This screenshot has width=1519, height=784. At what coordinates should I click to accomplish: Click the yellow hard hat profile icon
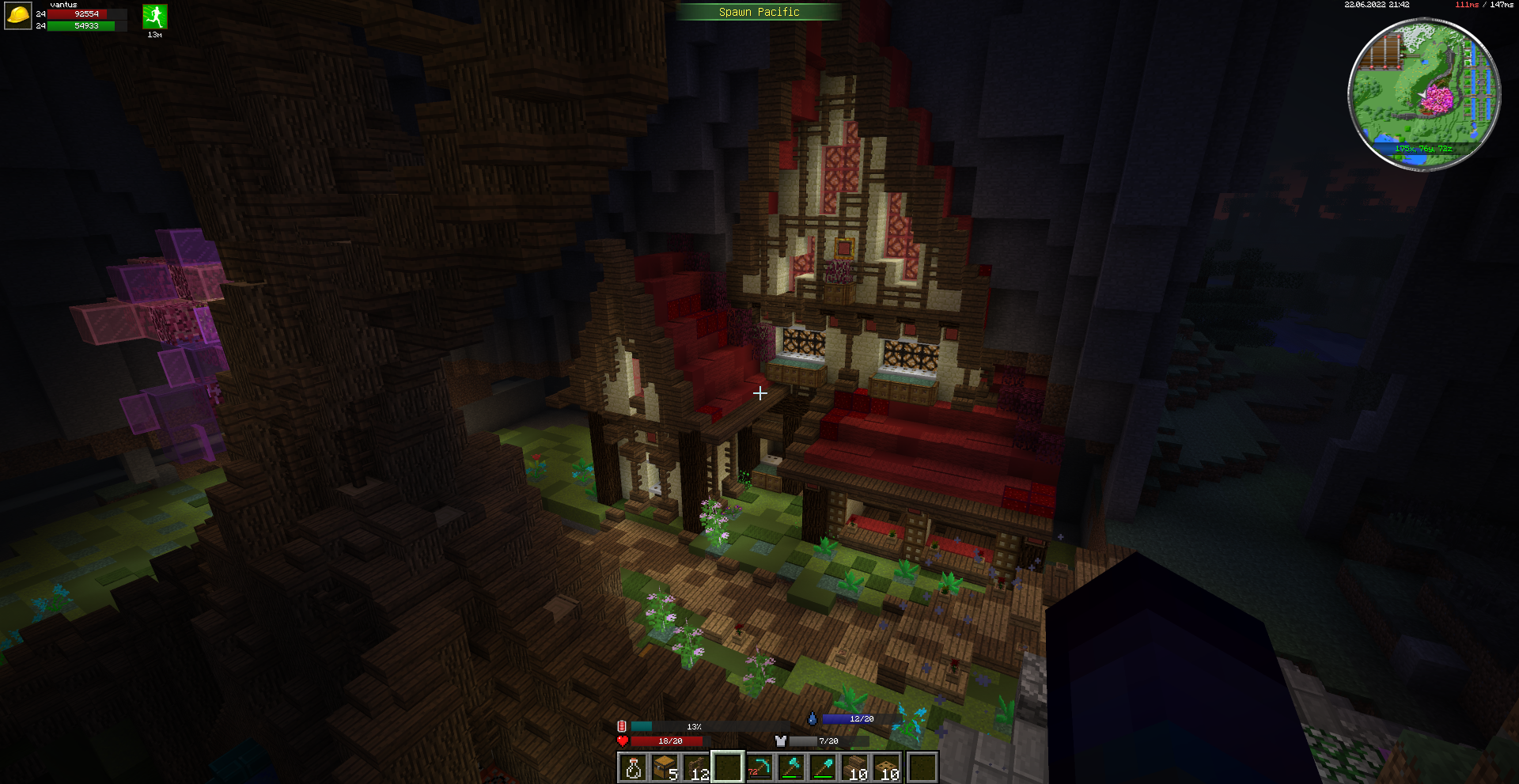tap(17, 16)
